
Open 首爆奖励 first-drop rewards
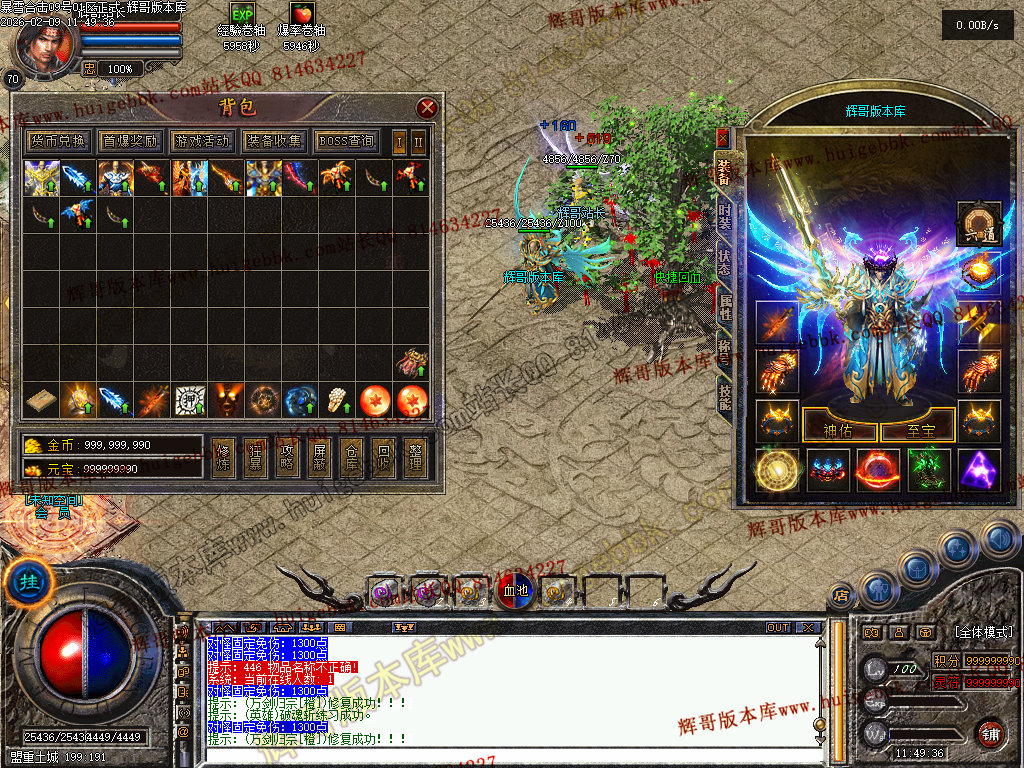tap(130, 142)
